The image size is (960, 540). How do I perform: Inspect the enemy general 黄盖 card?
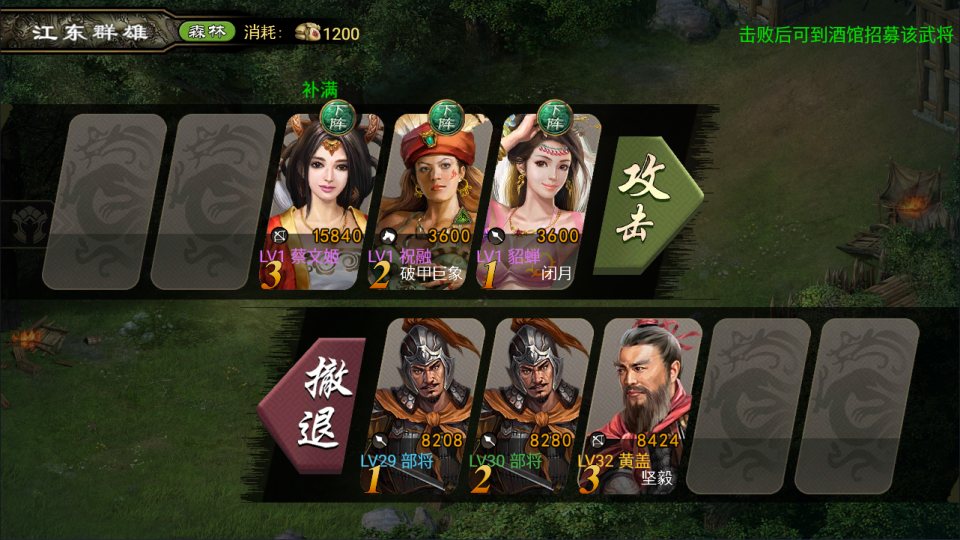tap(643, 405)
